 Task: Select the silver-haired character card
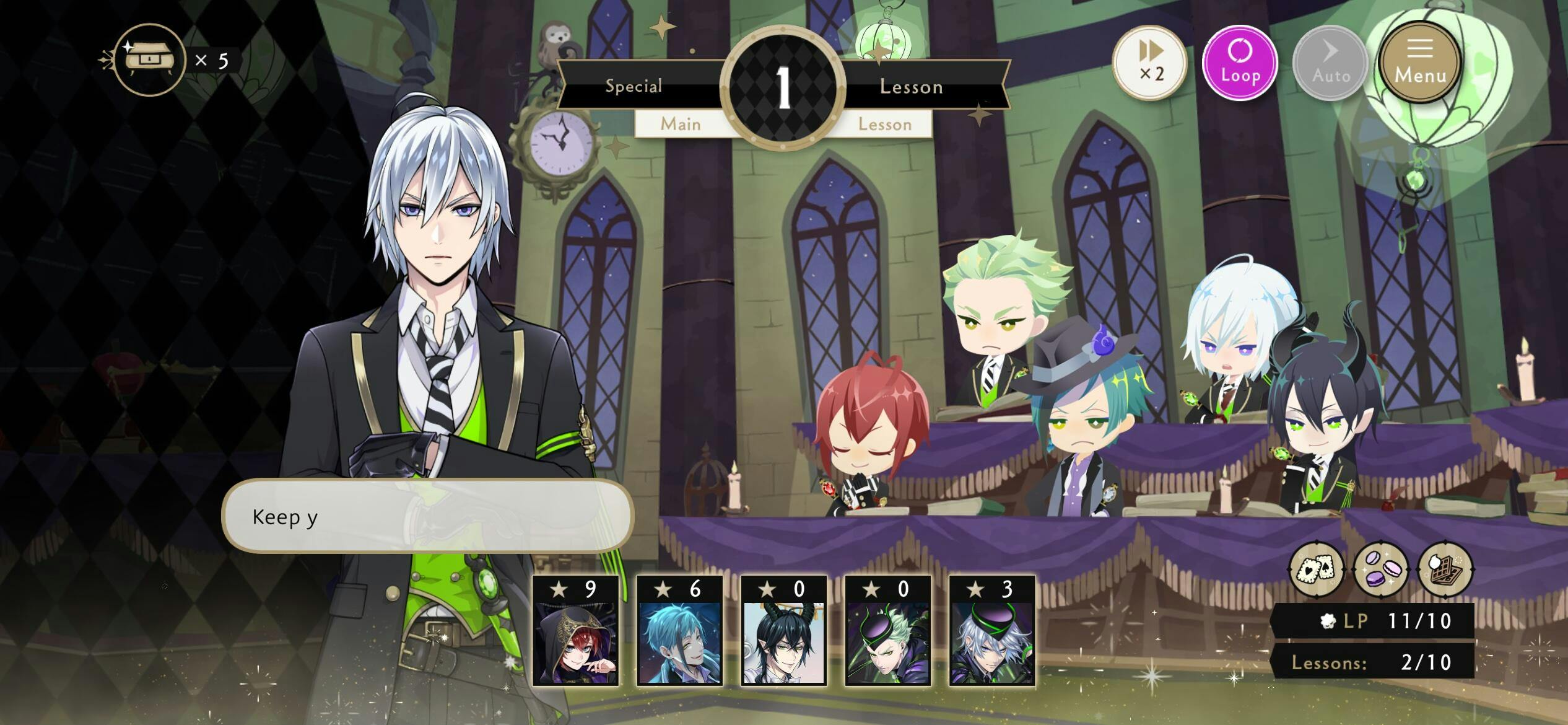coord(992,631)
